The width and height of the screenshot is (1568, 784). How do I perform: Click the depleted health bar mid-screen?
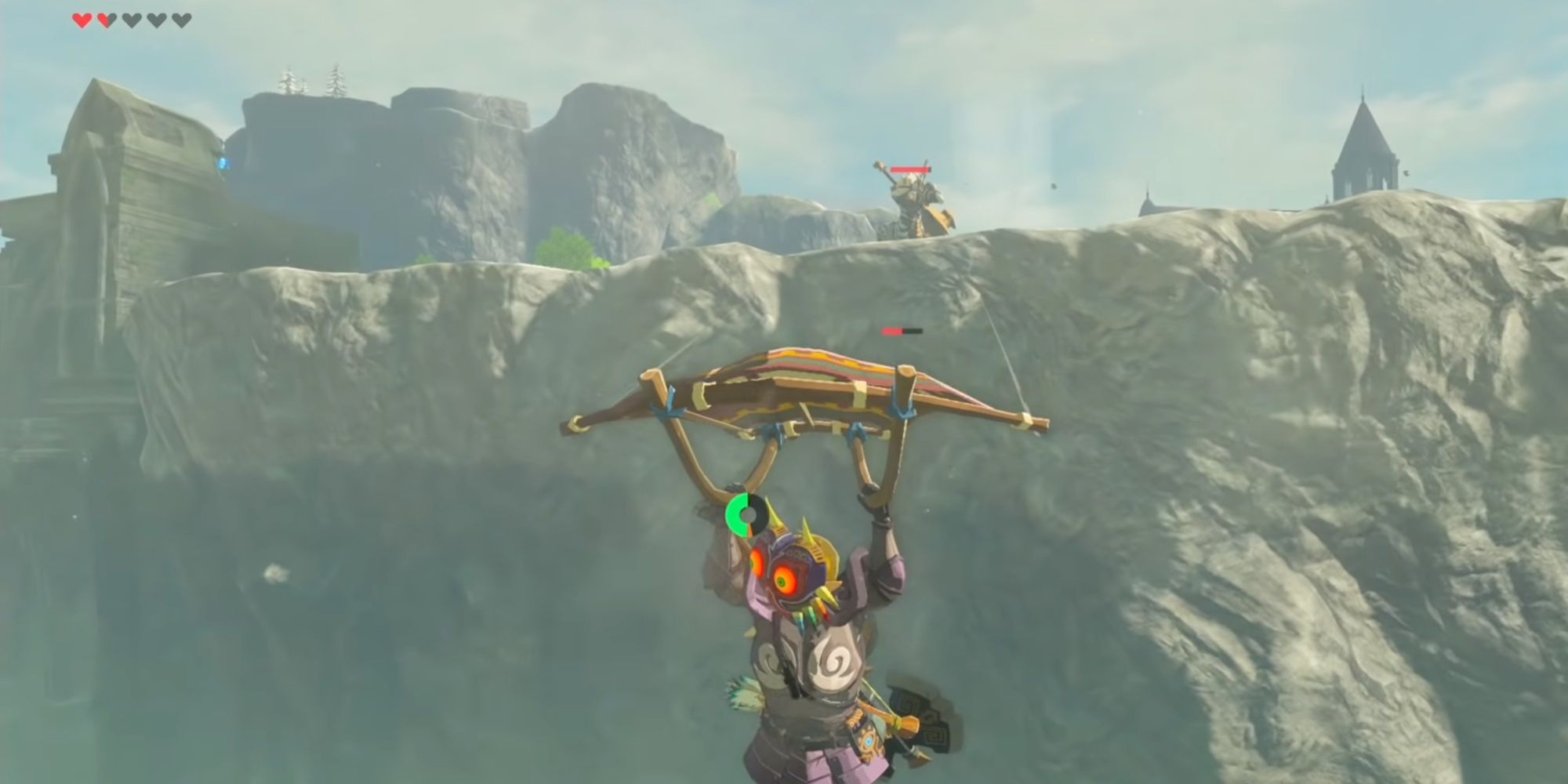pyautogui.click(x=900, y=331)
